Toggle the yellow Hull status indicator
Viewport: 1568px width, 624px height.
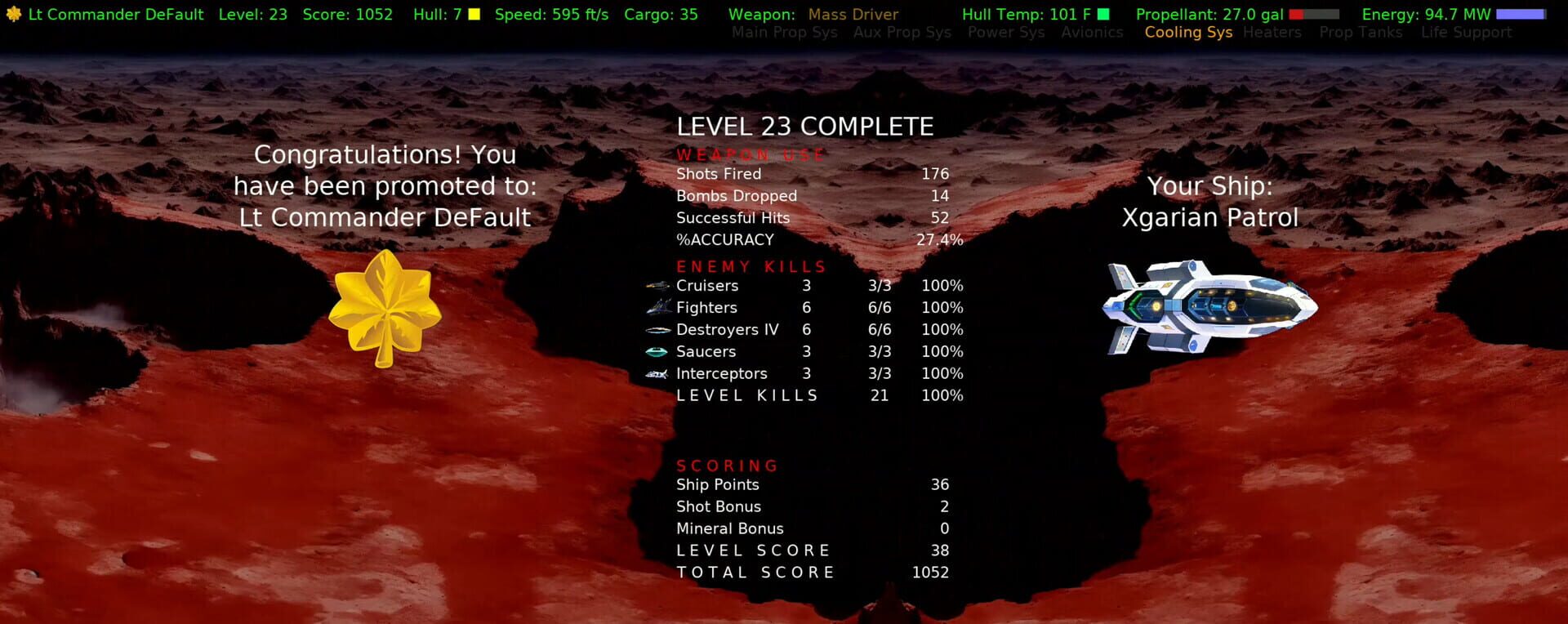point(472,14)
